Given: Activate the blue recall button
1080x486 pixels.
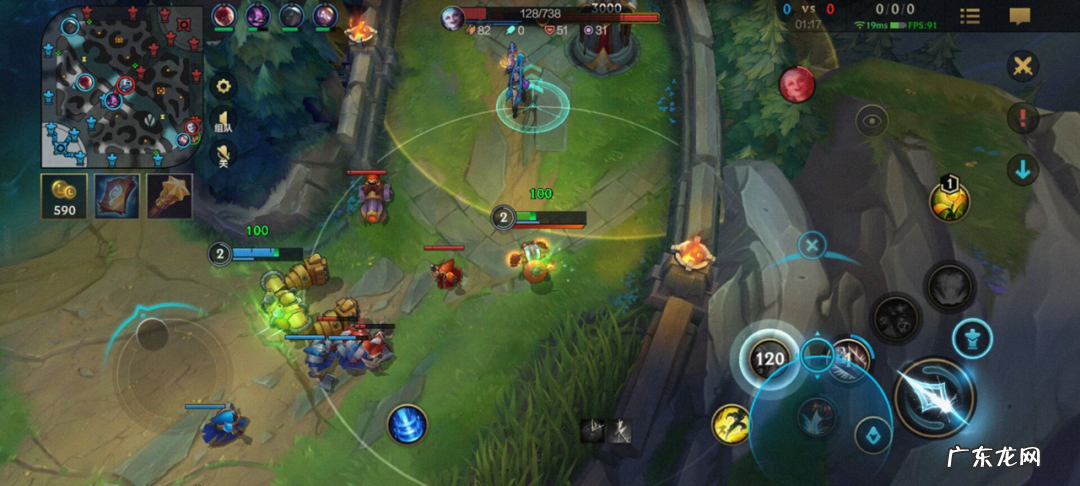Looking at the screenshot, I should (407, 424).
